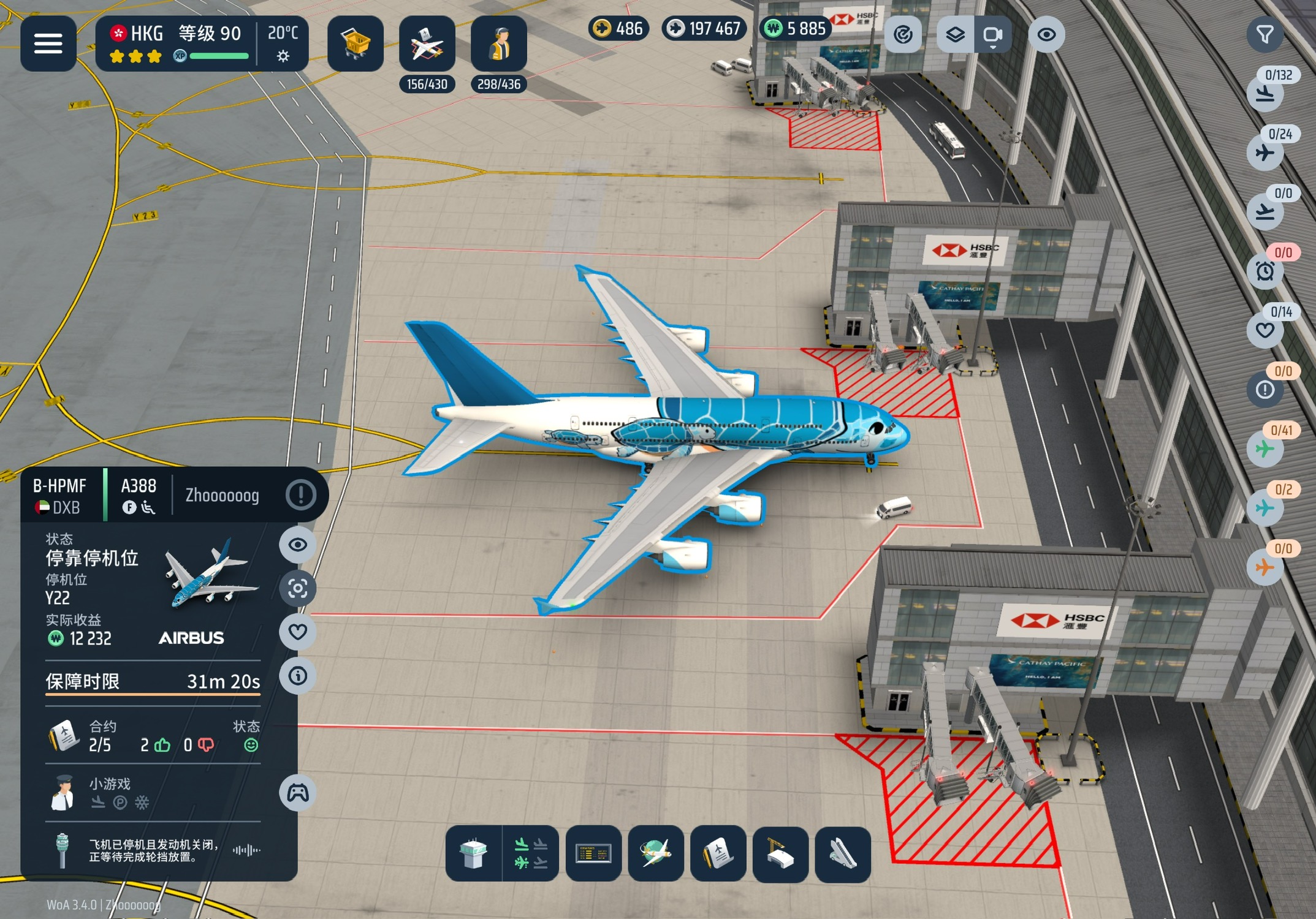Open the hamburger main menu
This screenshot has width=1316, height=919.
[x=48, y=43]
